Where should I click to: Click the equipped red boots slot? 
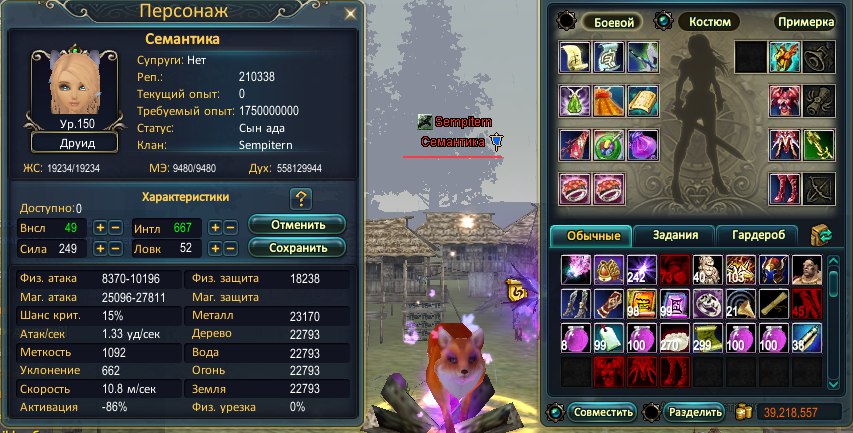pos(782,187)
